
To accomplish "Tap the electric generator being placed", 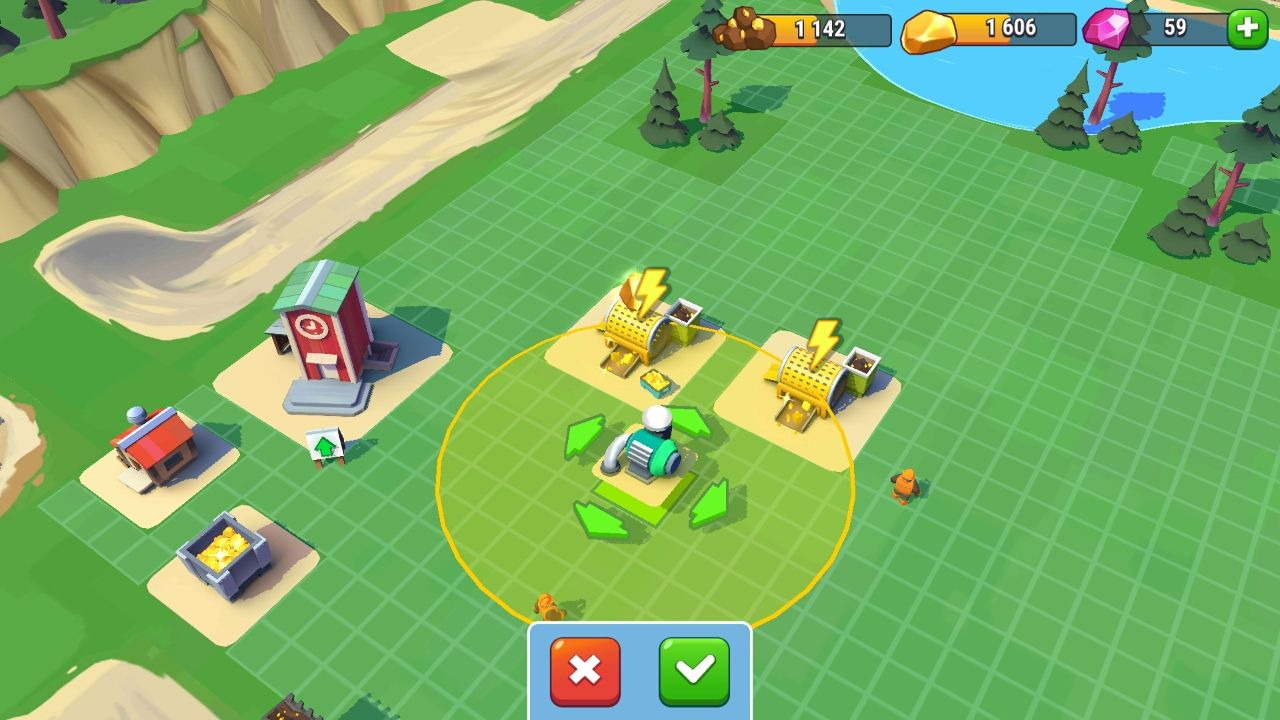I will [x=651, y=450].
